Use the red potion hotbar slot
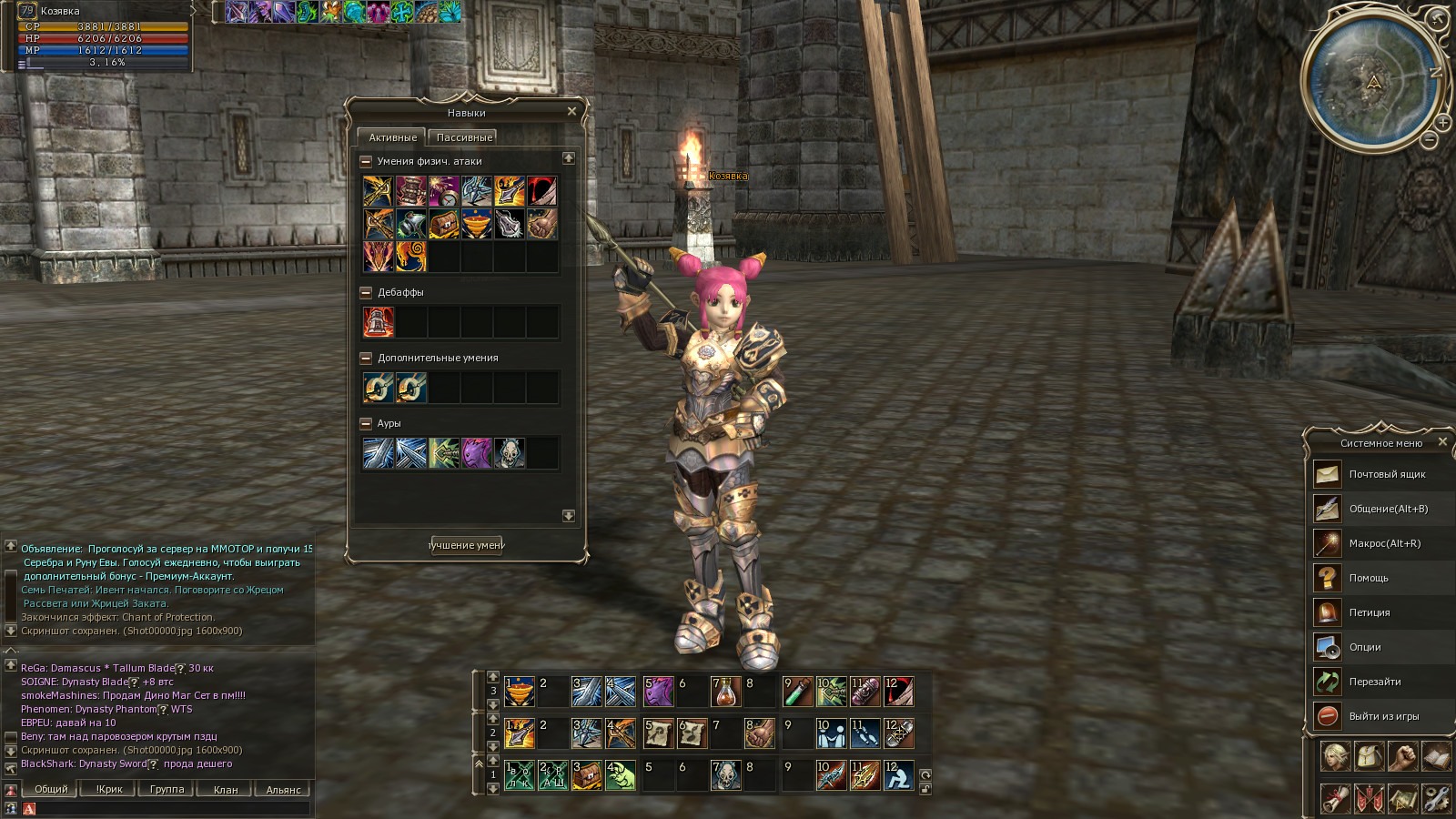 725,692
